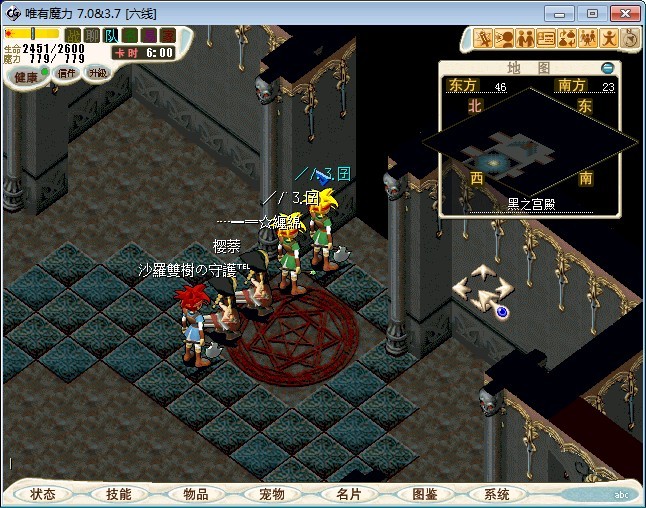Open the 物品 items menu
The image size is (646, 508).
pyautogui.click(x=195, y=494)
